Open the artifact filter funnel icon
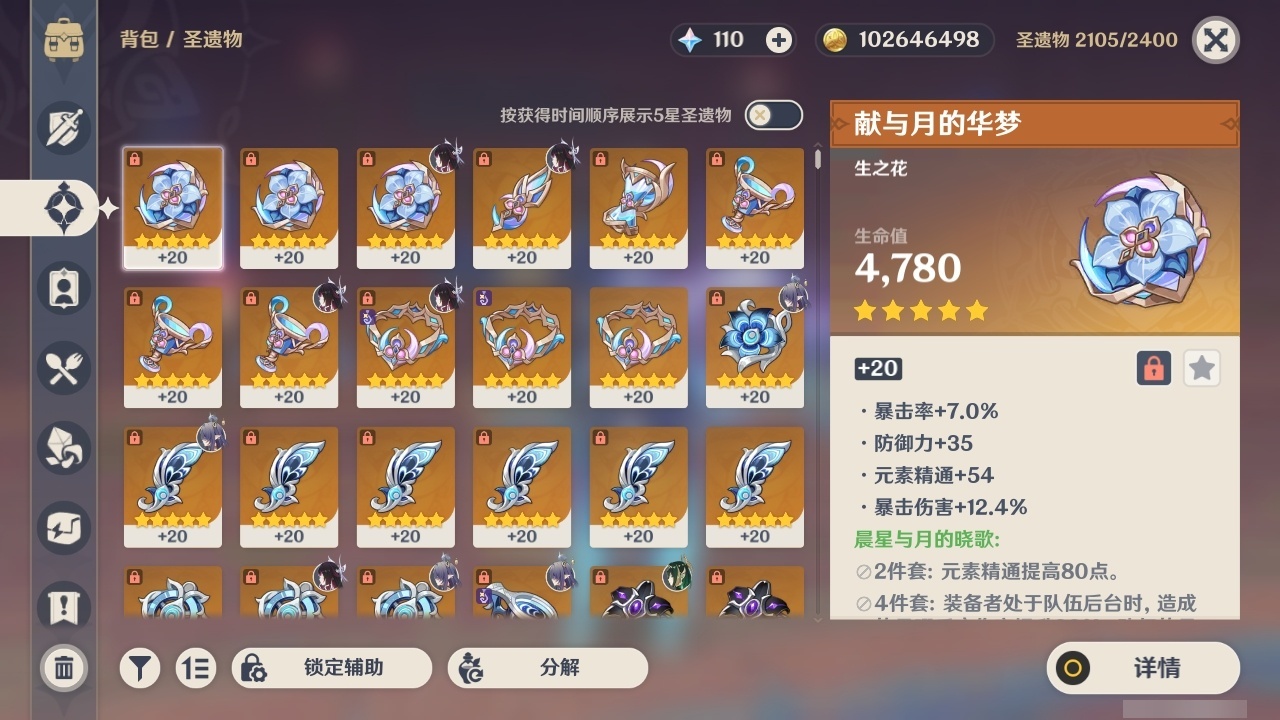The width and height of the screenshot is (1280, 720). coord(140,668)
